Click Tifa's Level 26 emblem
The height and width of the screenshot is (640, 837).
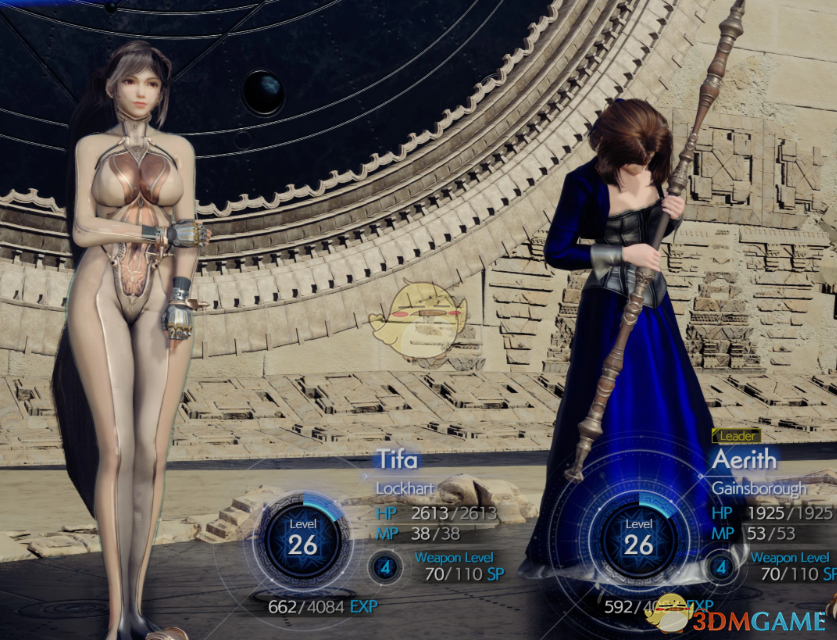tap(302, 536)
